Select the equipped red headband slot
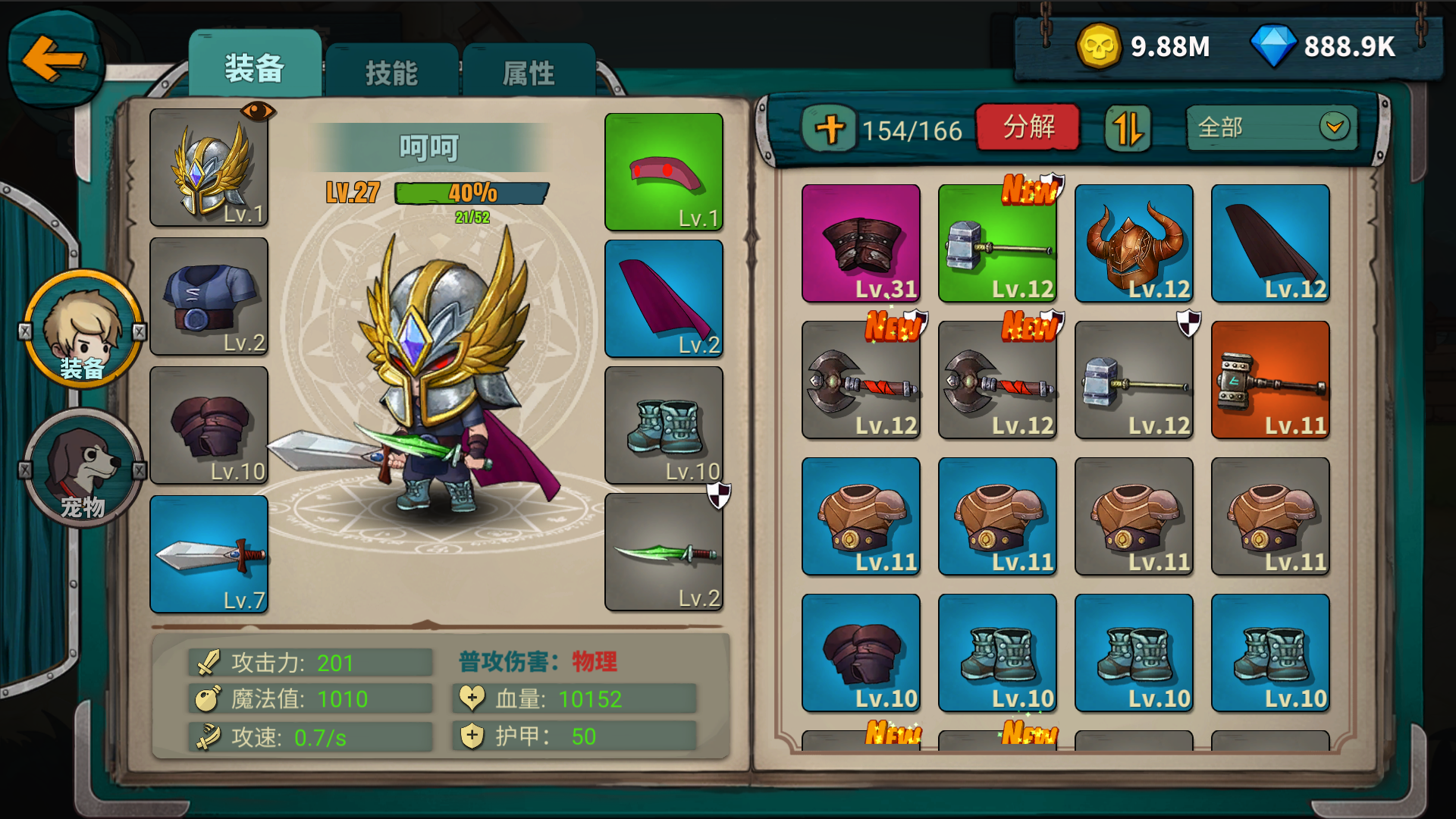The height and width of the screenshot is (819, 1456). point(664,172)
